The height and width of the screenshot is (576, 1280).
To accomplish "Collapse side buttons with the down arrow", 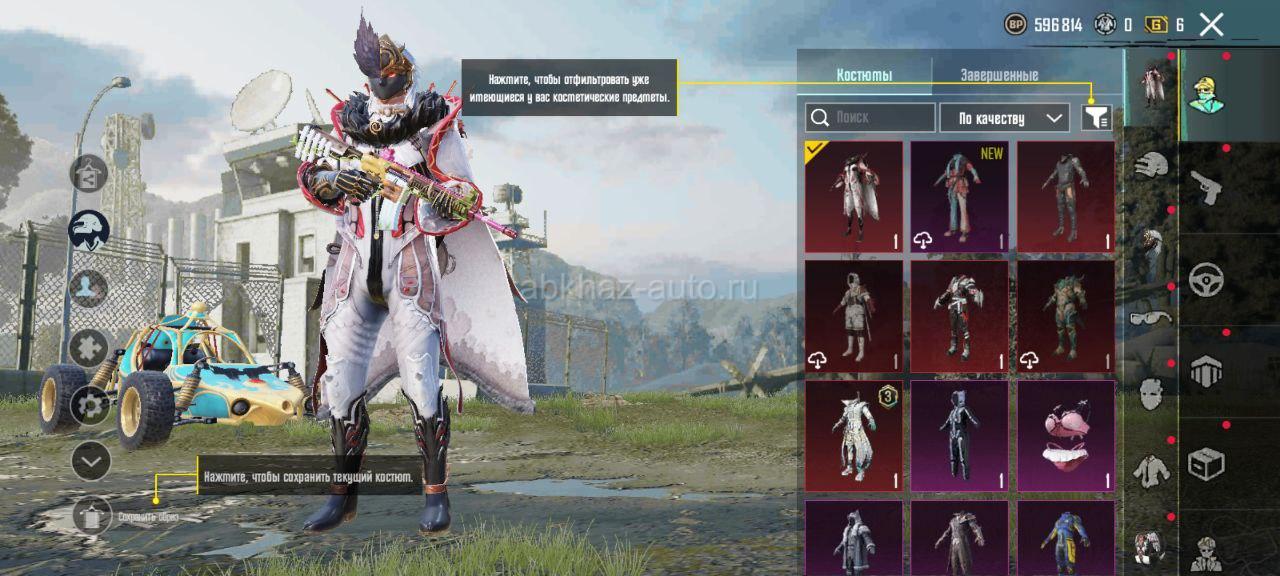I will coord(91,461).
